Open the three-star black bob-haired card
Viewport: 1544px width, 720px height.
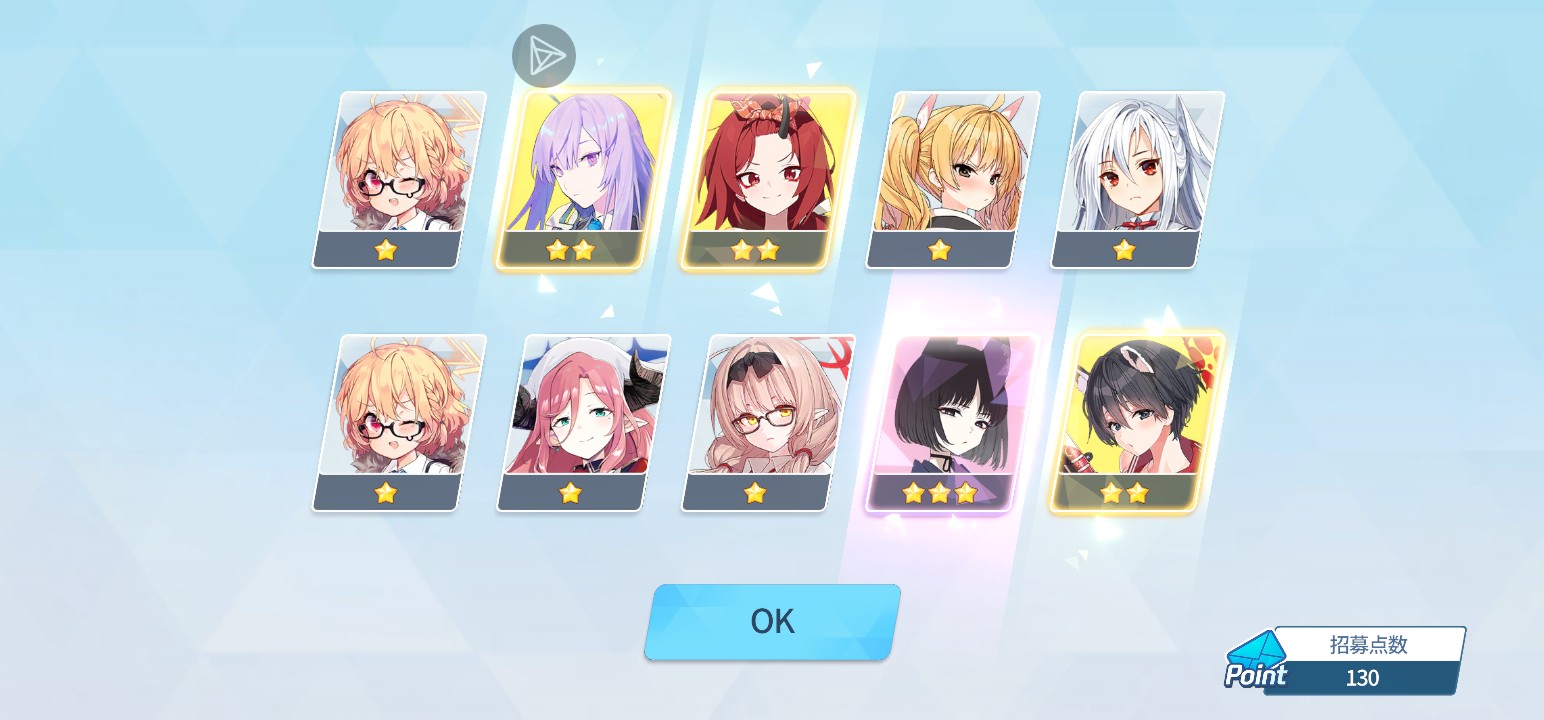(x=951, y=421)
